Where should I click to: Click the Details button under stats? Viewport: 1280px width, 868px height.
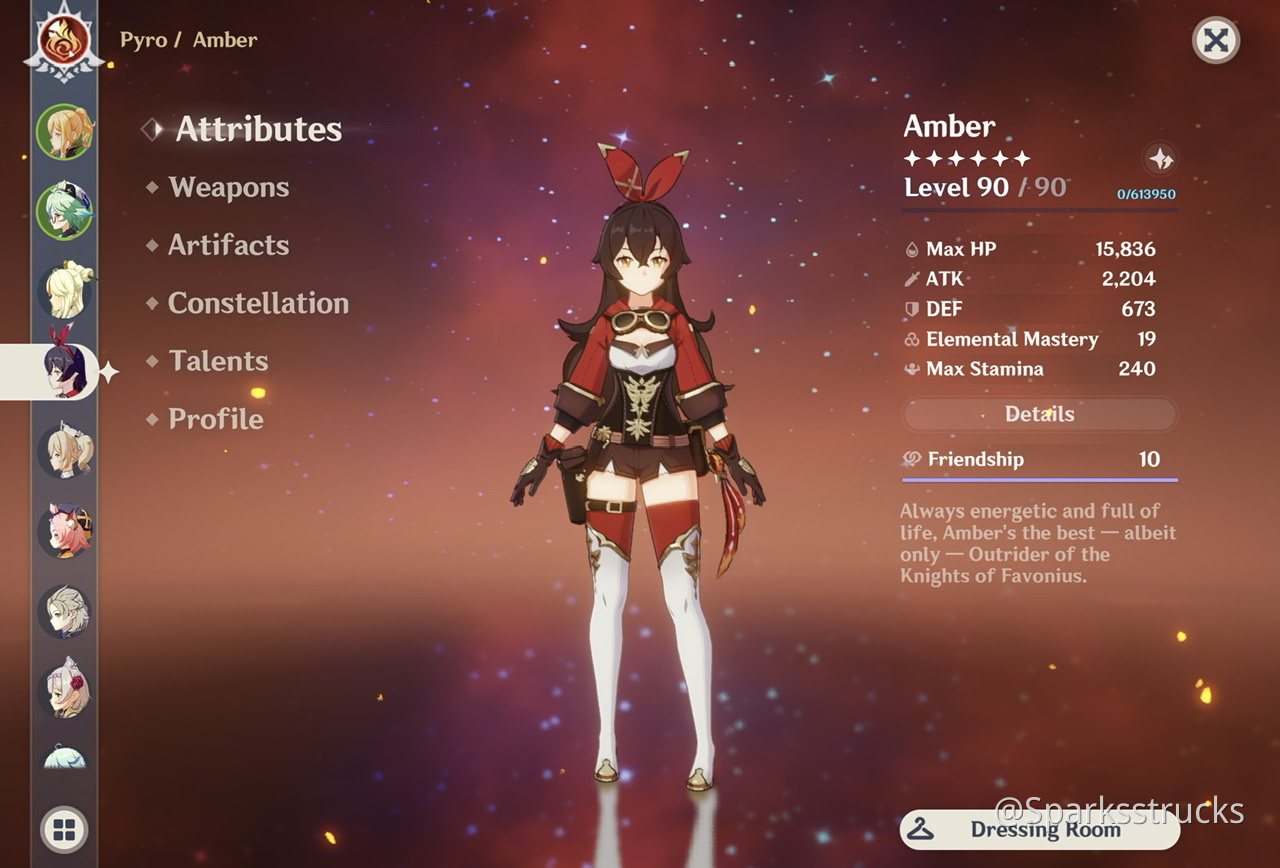tap(1040, 415)
